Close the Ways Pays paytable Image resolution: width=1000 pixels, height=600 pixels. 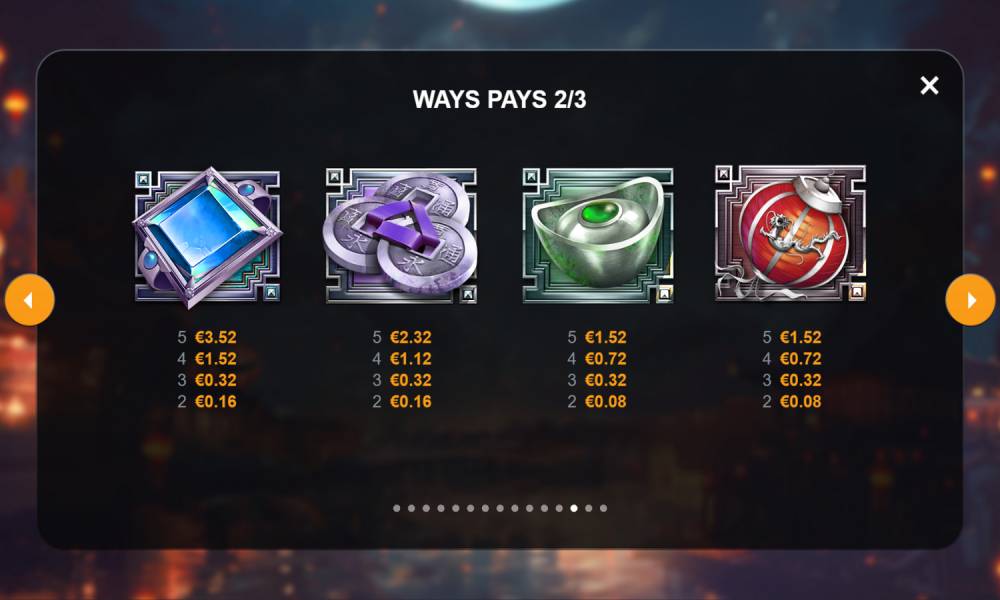point(929,86)
